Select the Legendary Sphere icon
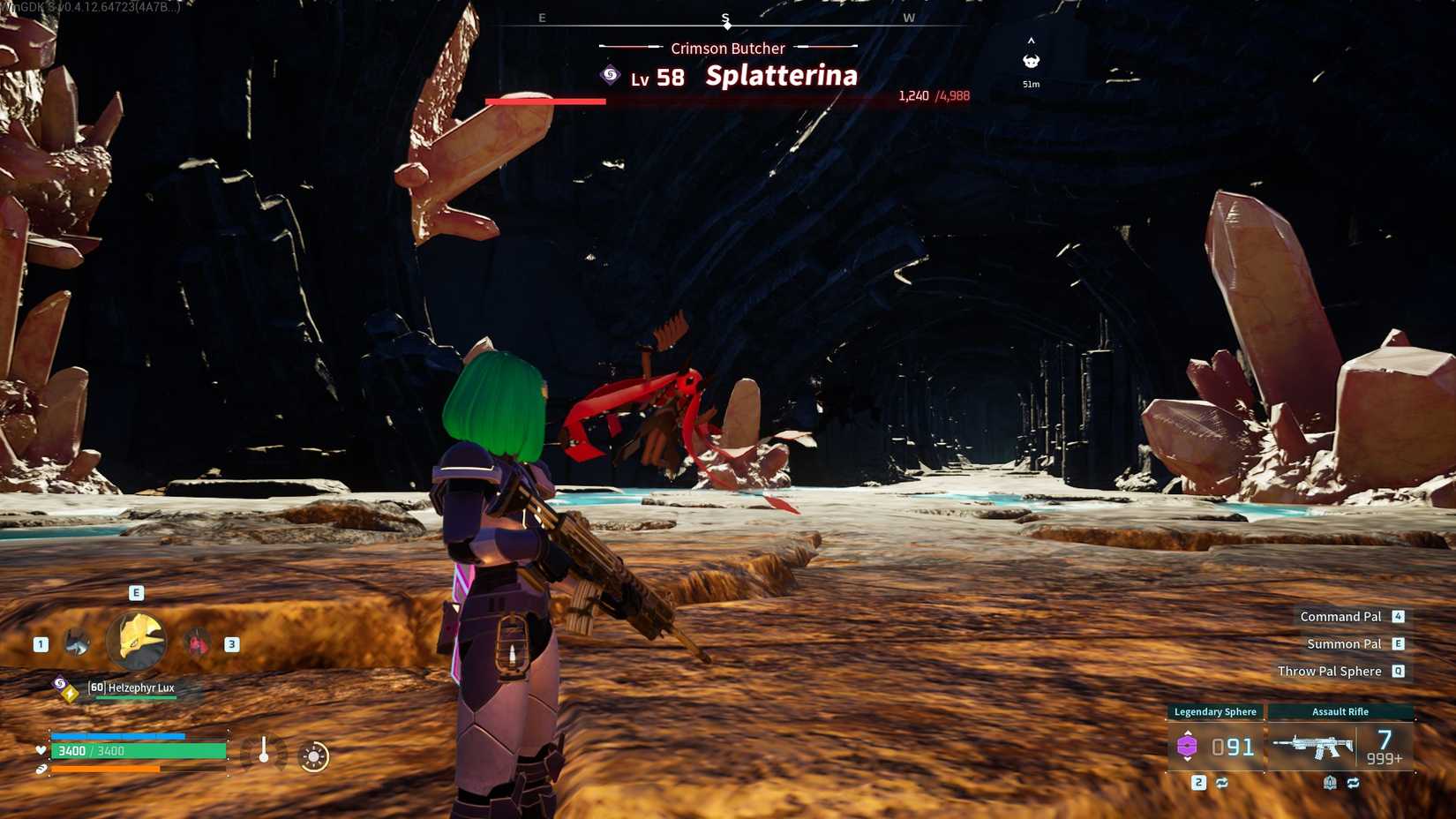The width and height of the screenshot is (1456, 819). pos(1188,746)
